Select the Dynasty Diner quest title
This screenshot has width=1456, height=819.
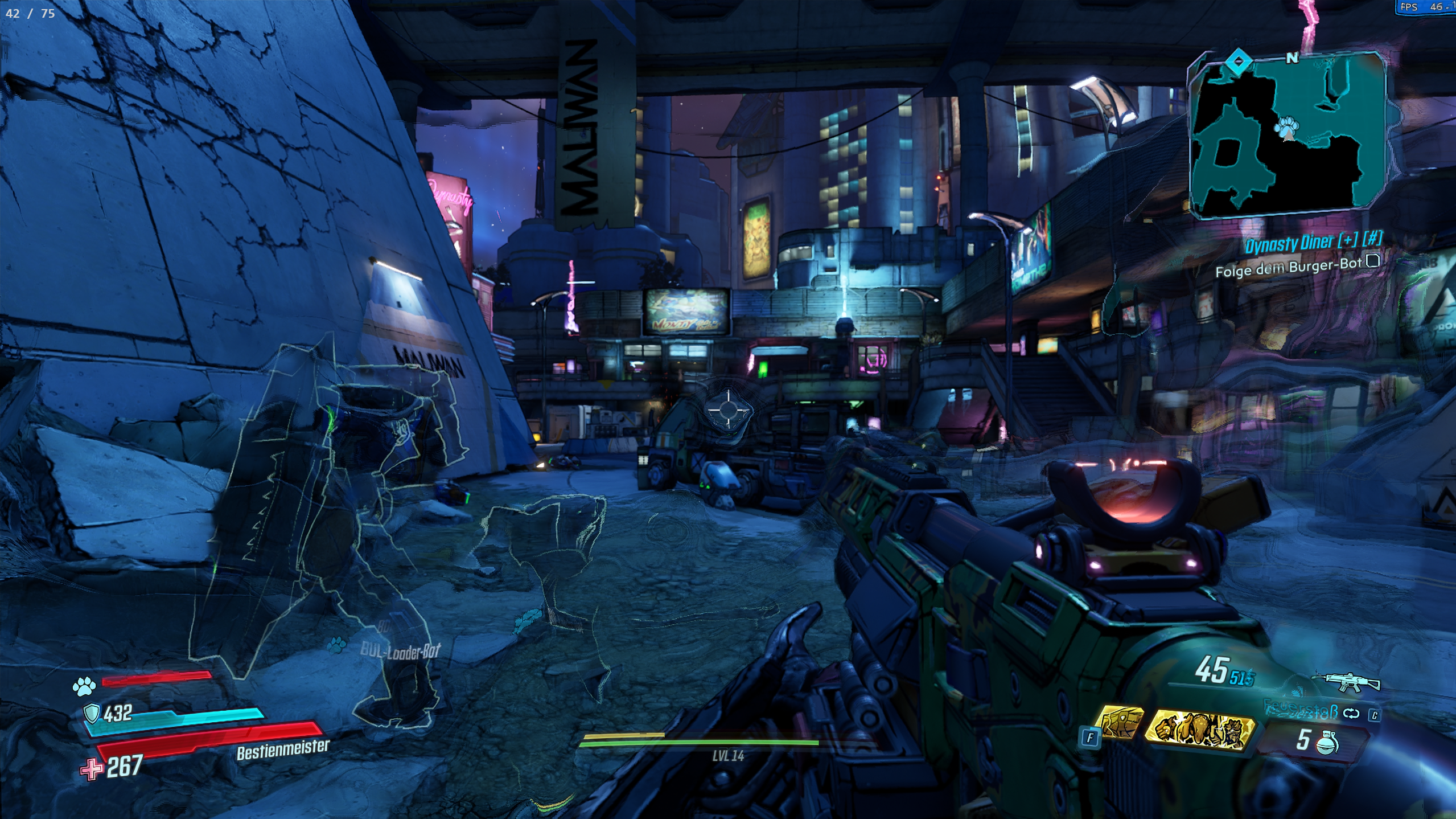tap(1313, 243)
